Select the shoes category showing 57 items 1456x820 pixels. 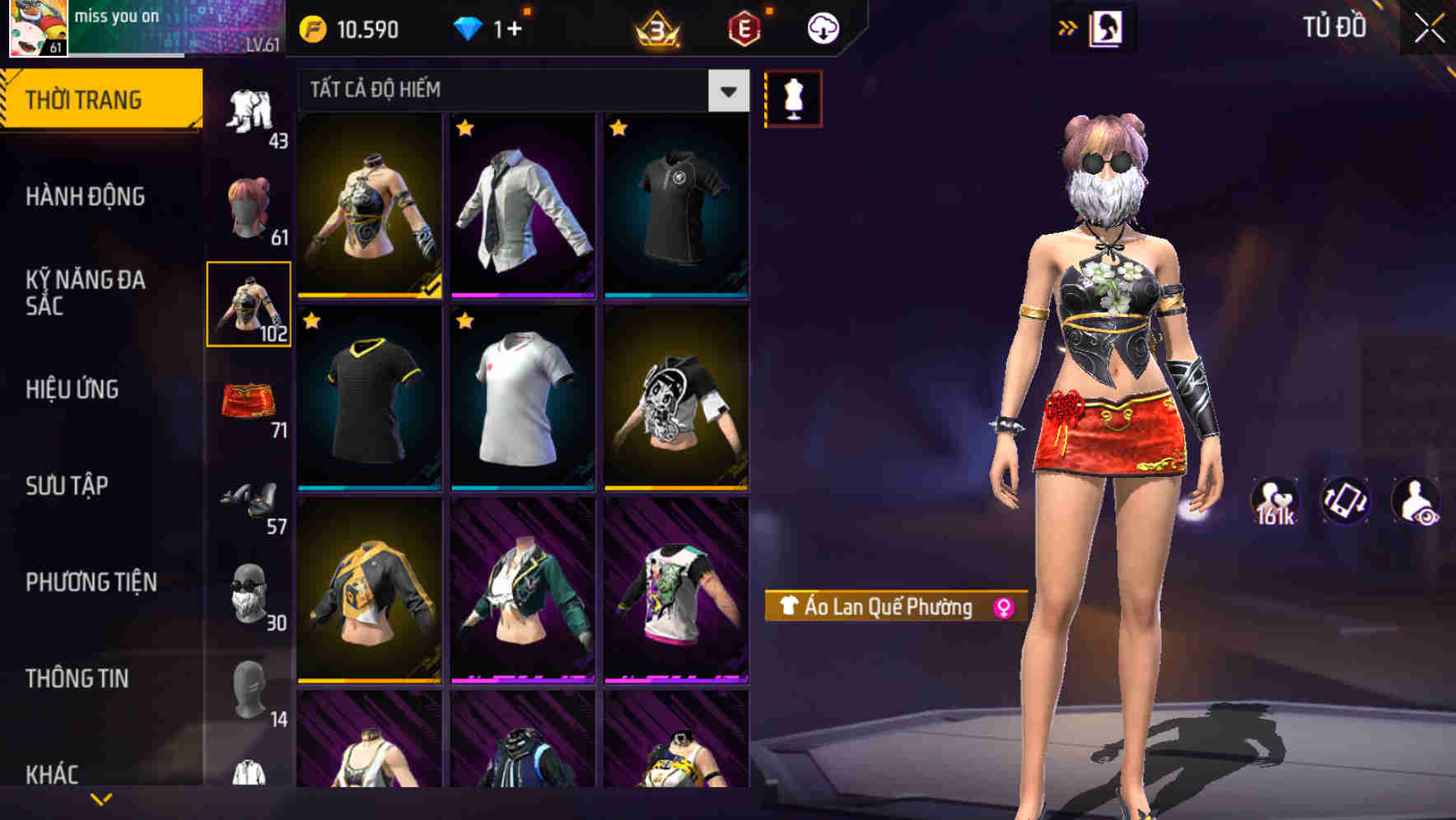tap(251, 502)
